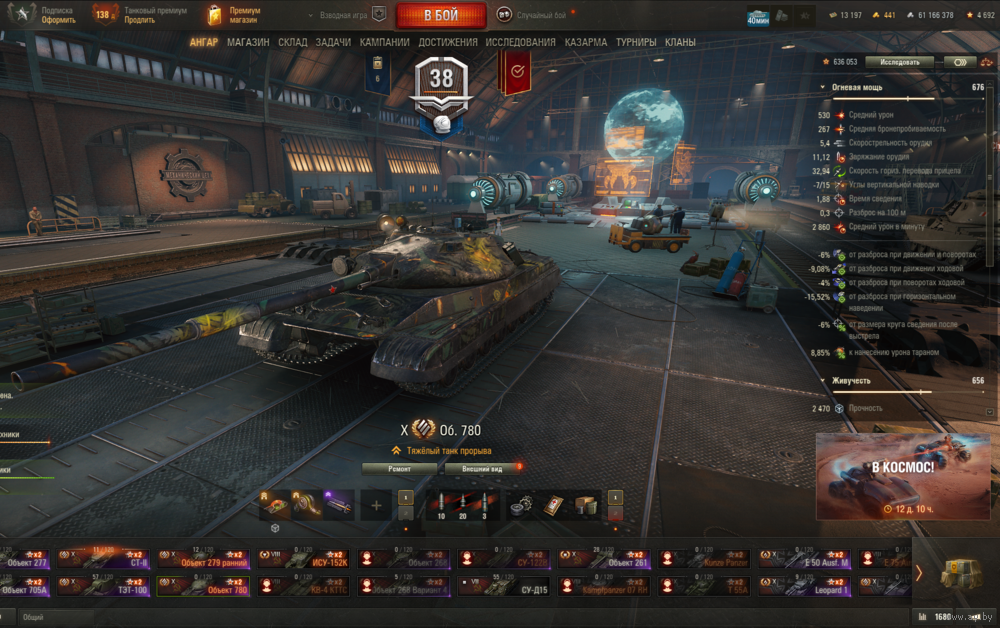1000x628 pixels.
Task: Go to the КЛАНЫ tab
Action: (681, 42)
